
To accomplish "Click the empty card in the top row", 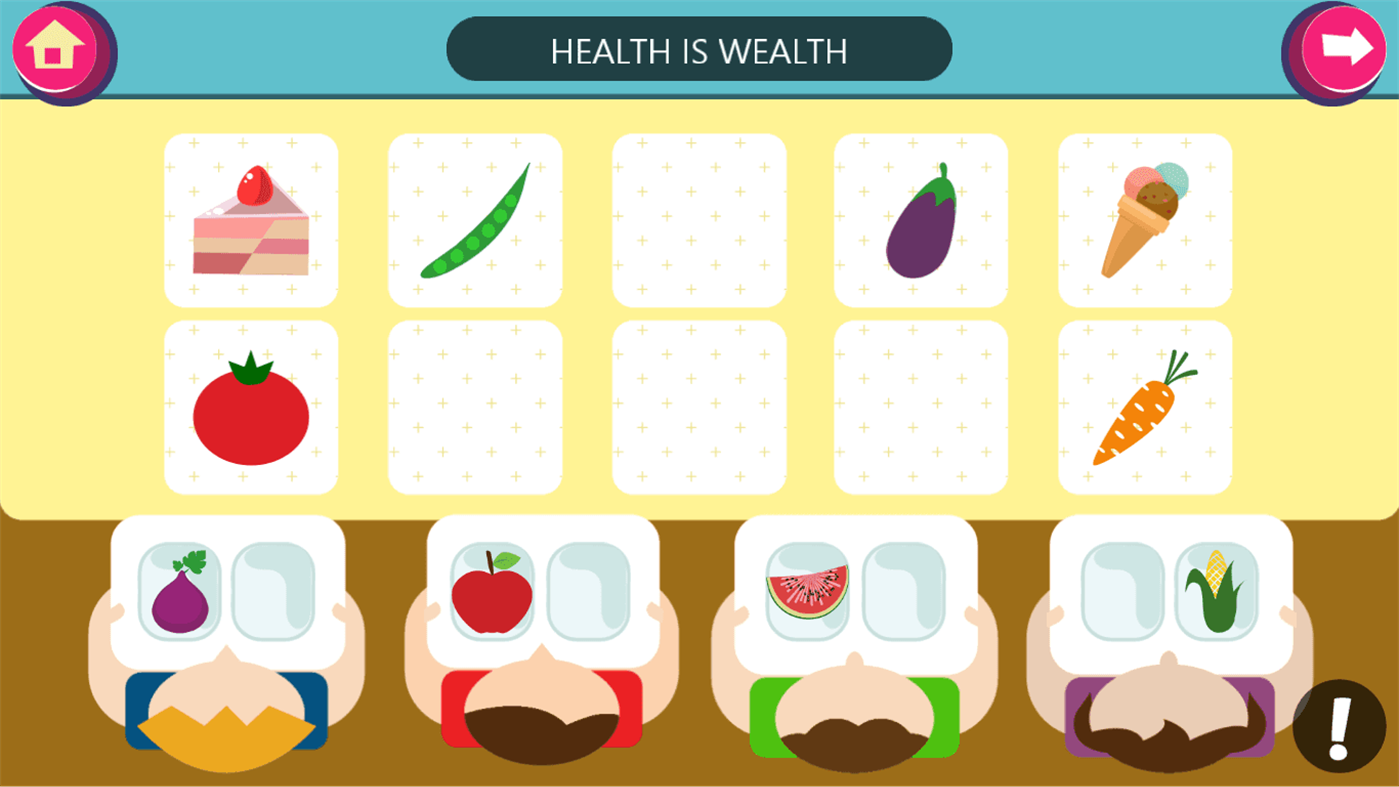I will coord(698,218).
